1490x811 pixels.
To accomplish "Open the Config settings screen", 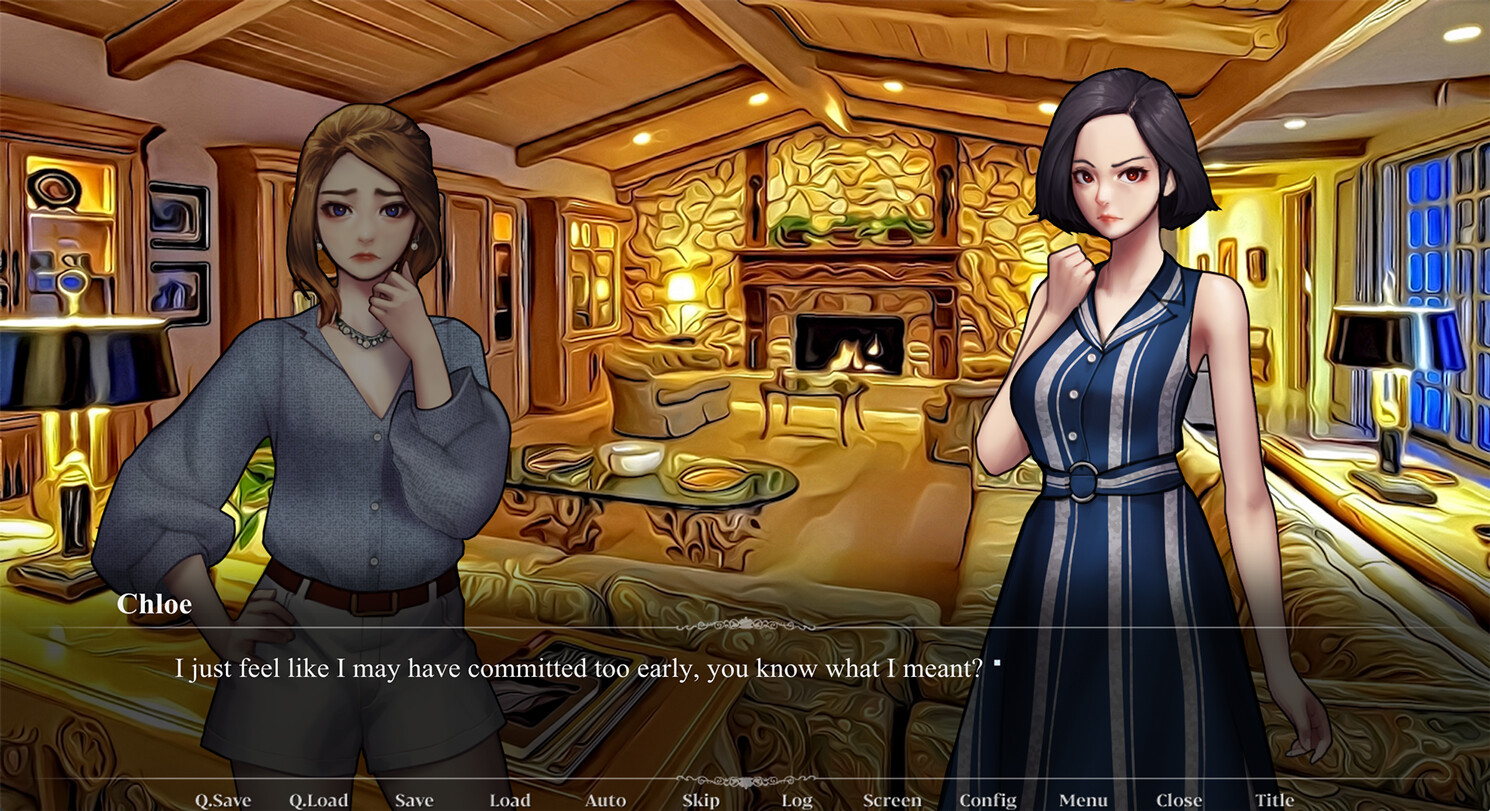I will coord(986,799).
